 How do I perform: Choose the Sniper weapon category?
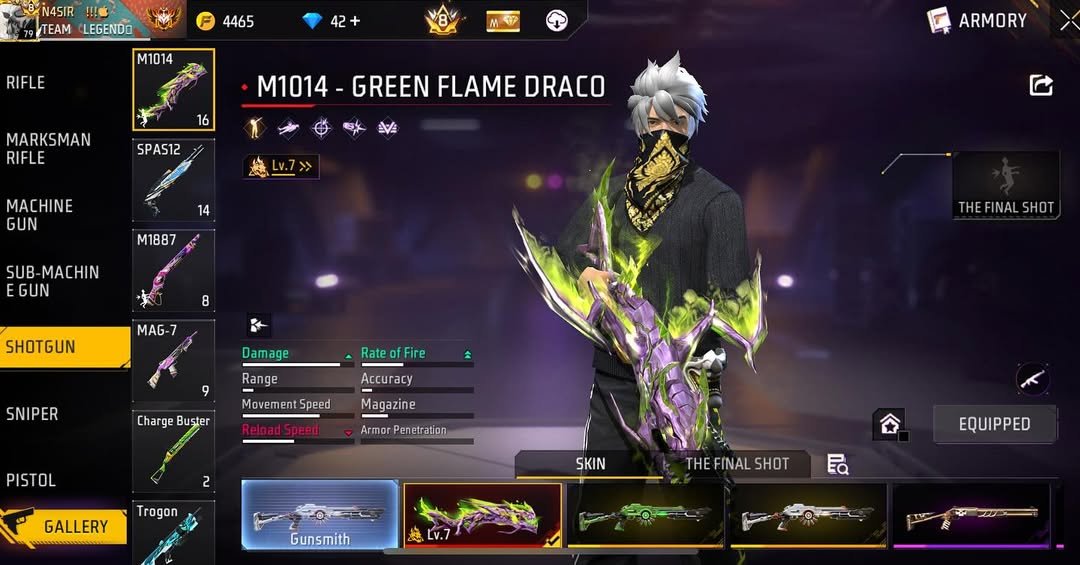point(32,414)
